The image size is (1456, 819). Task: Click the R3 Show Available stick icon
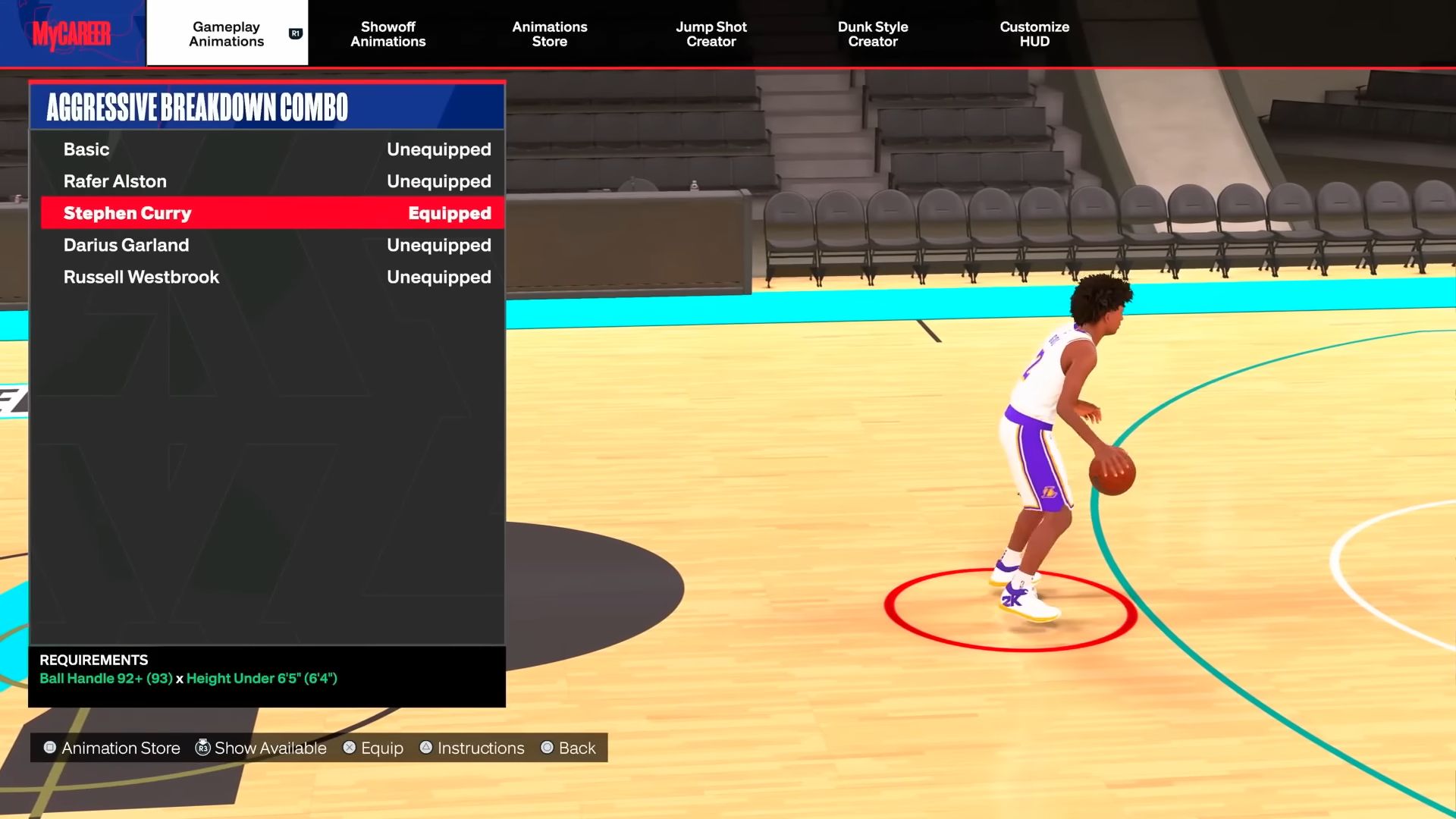pos(202,748)
